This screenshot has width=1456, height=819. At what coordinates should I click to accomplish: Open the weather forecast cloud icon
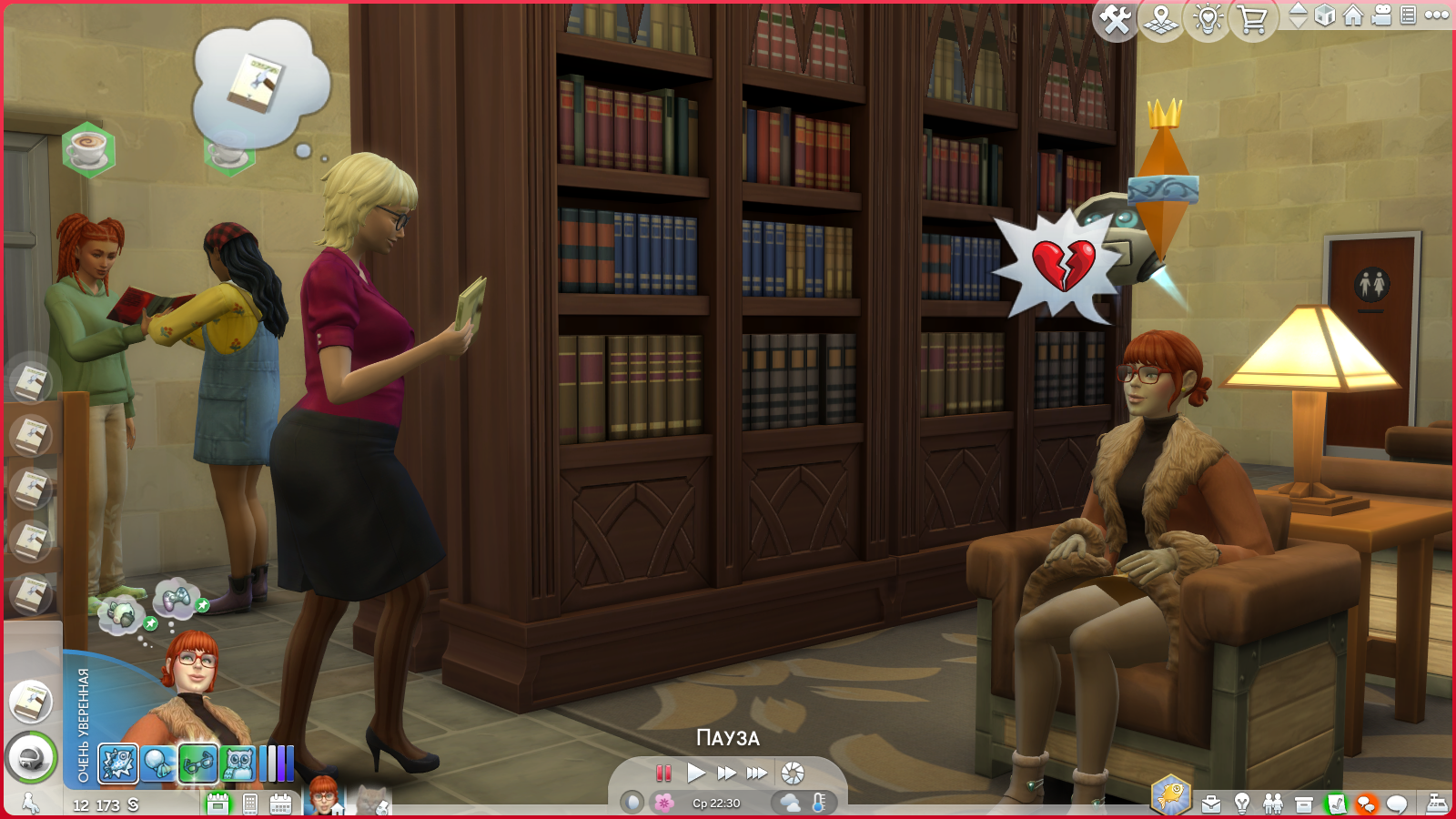coord(790,803)
